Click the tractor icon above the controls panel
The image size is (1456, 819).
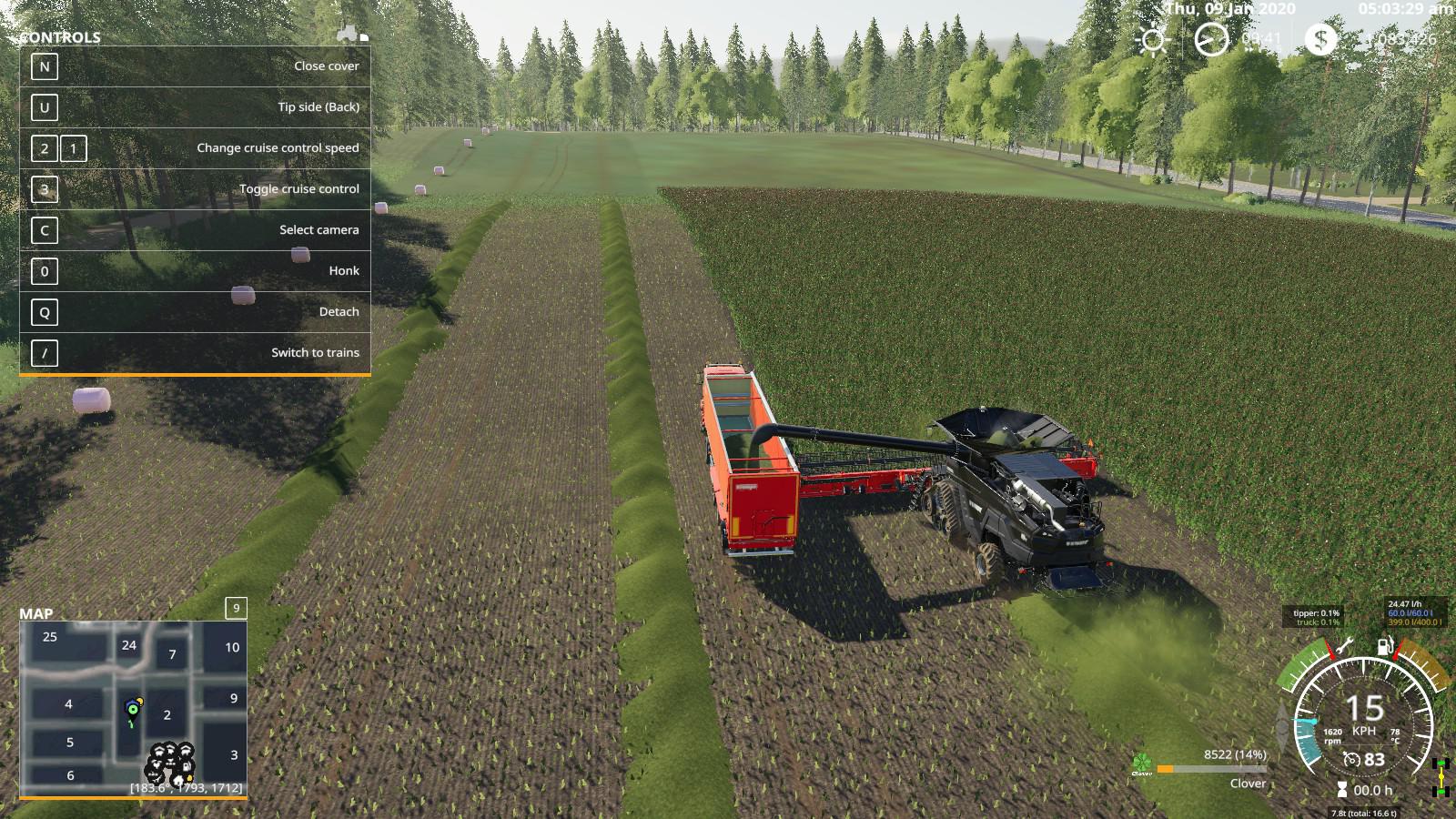click(348, 35)
